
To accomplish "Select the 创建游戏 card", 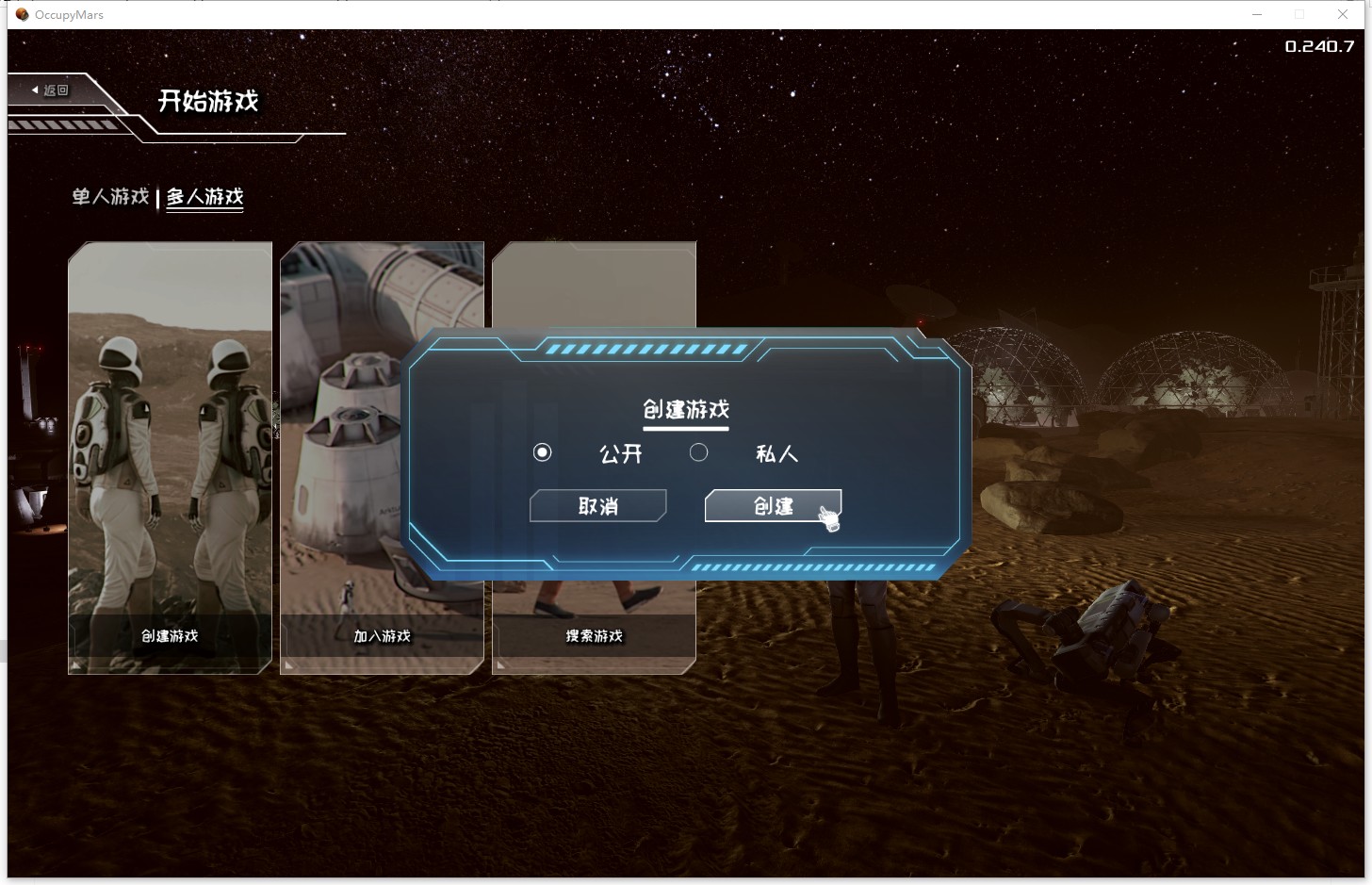I will coord(170,457).
